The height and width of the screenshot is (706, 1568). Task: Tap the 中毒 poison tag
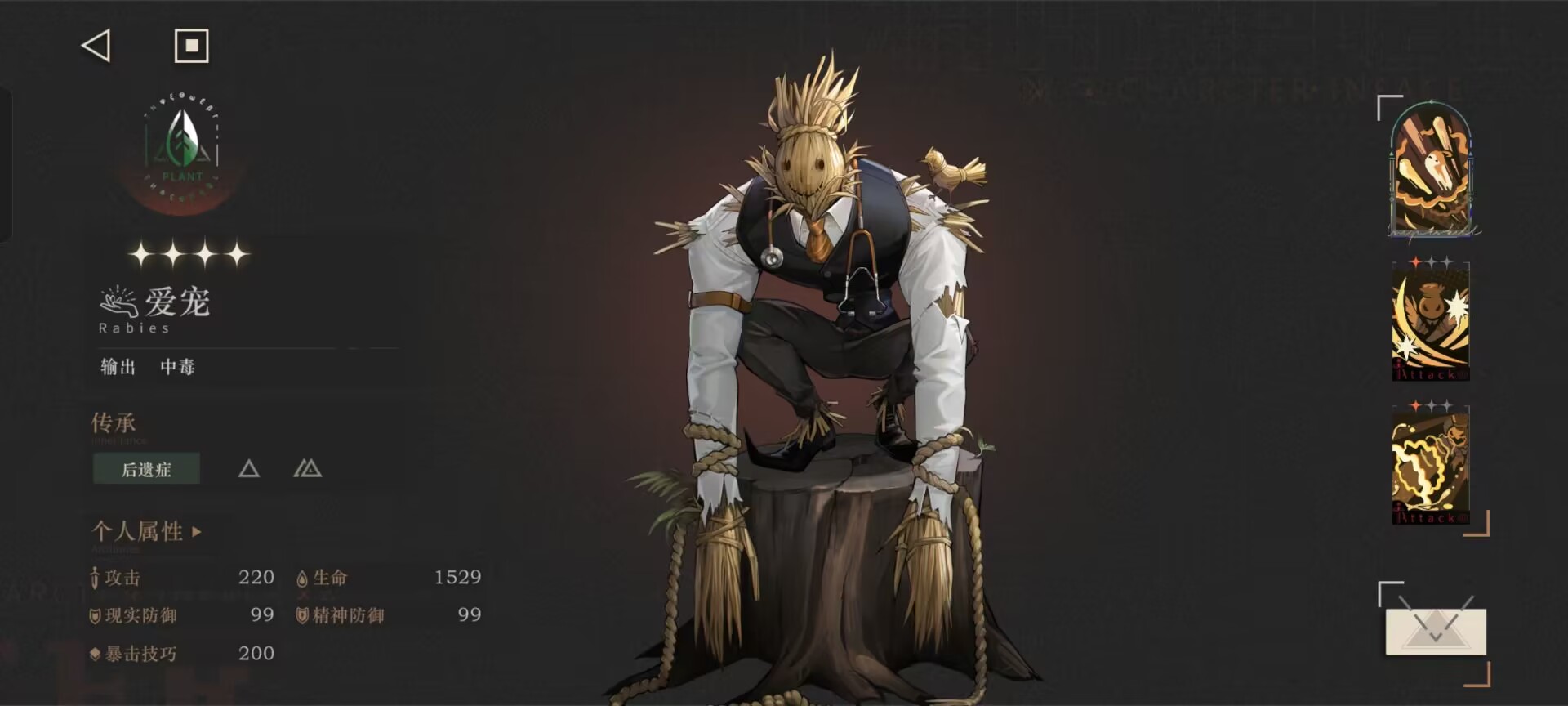pos(177,367)
